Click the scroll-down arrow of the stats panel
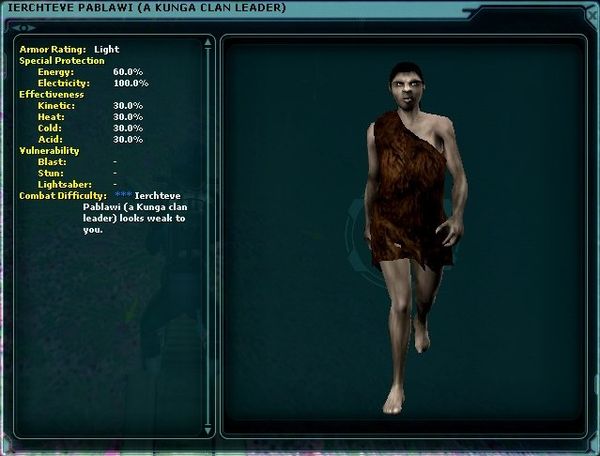Image resolution: width=600 pixels, height=456 pixels. [207, 430]
